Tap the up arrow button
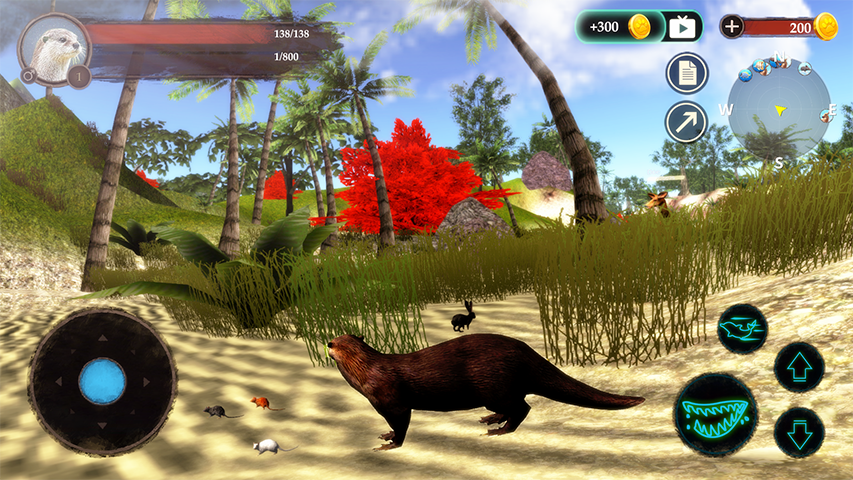 799,367
